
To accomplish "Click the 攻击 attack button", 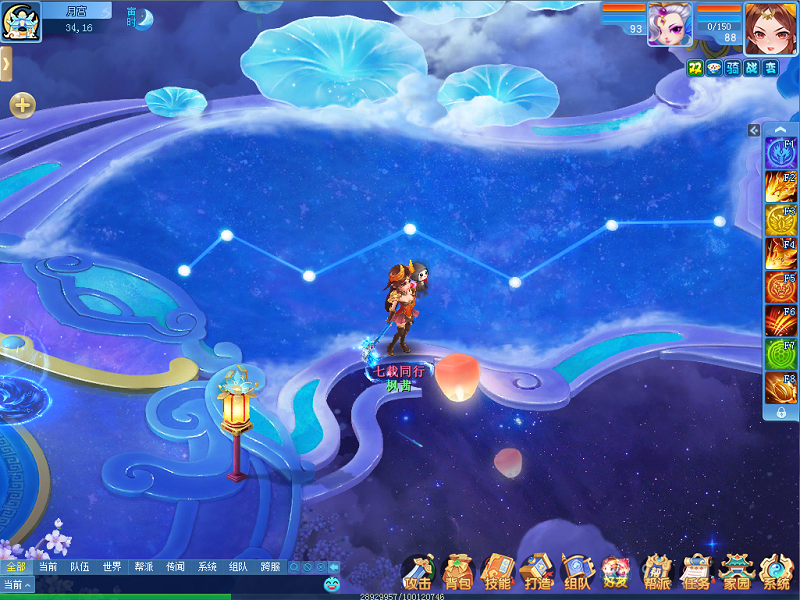I will [417, 573].
